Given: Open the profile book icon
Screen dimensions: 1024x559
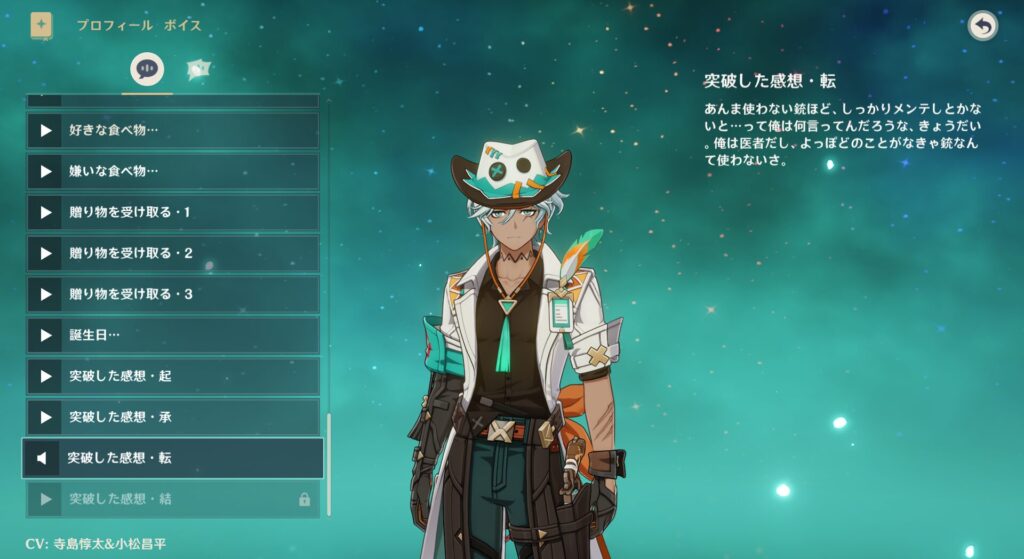Looking at the screenshot, I should tap(41, 25).
